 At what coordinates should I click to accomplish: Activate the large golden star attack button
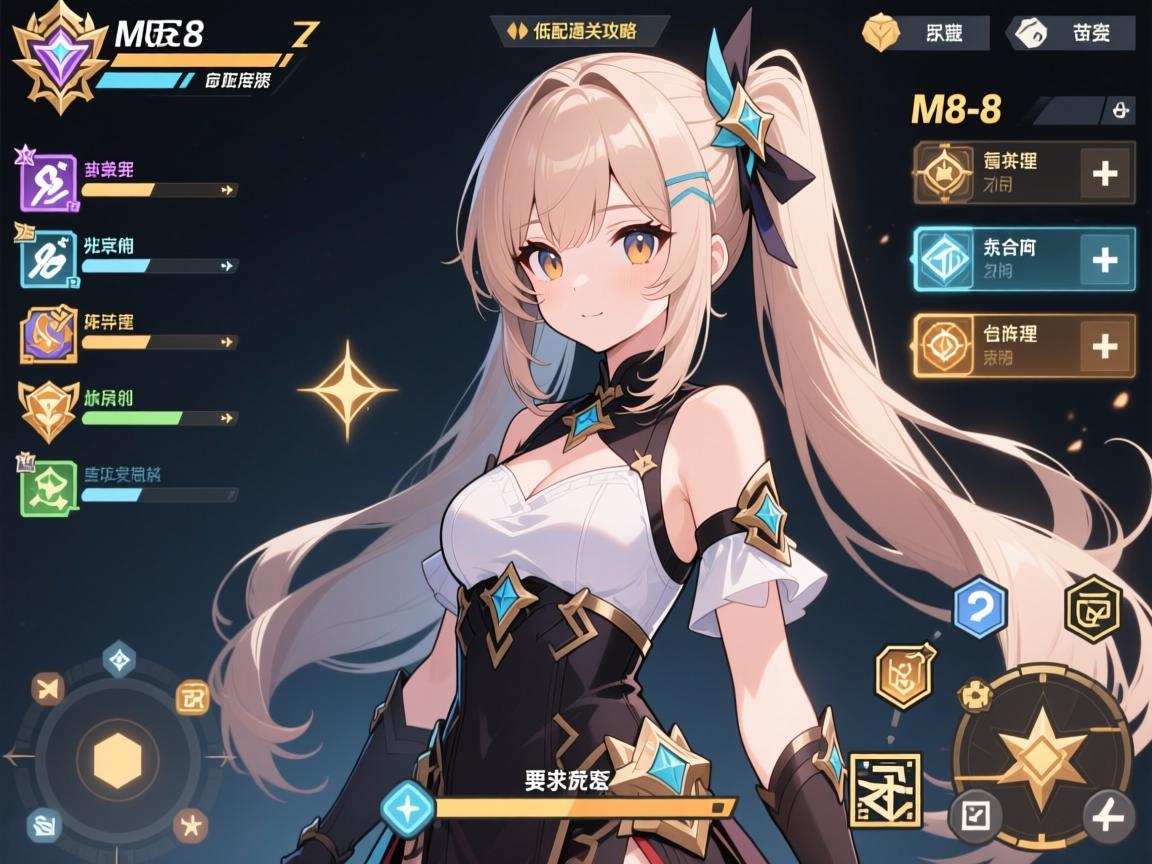click(1042, 750)
